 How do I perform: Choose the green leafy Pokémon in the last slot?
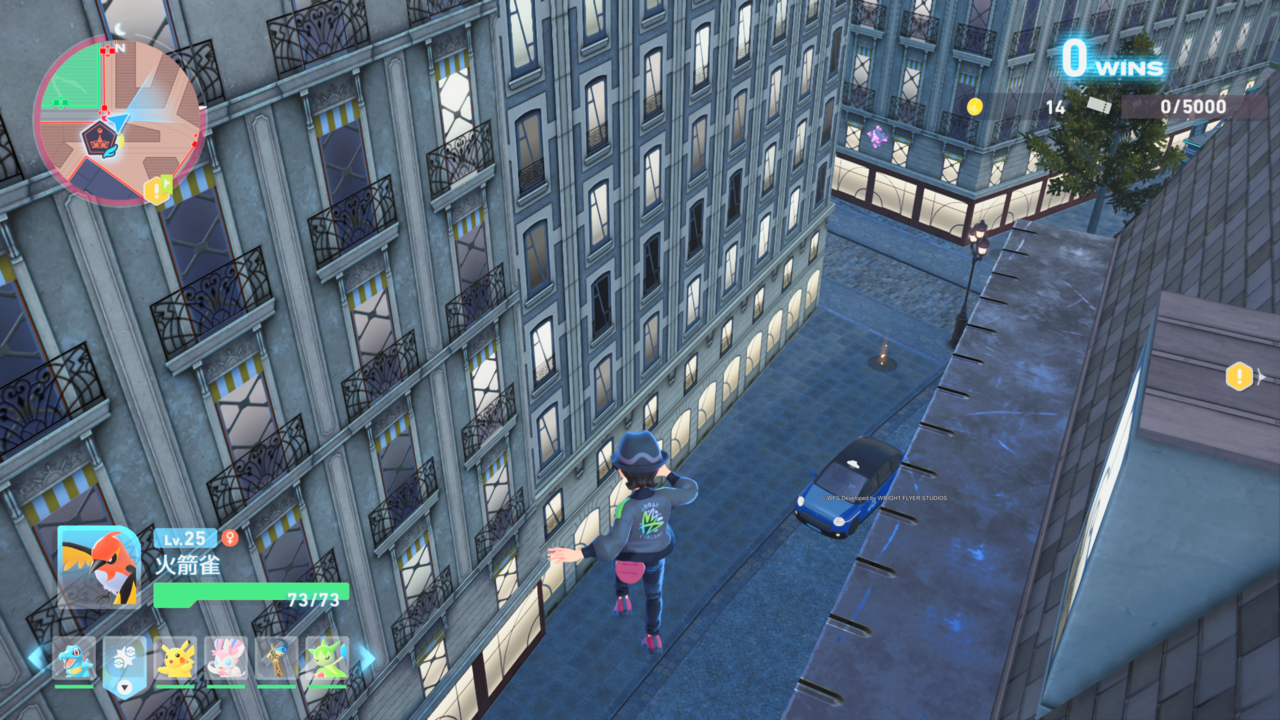pos(327,658)
